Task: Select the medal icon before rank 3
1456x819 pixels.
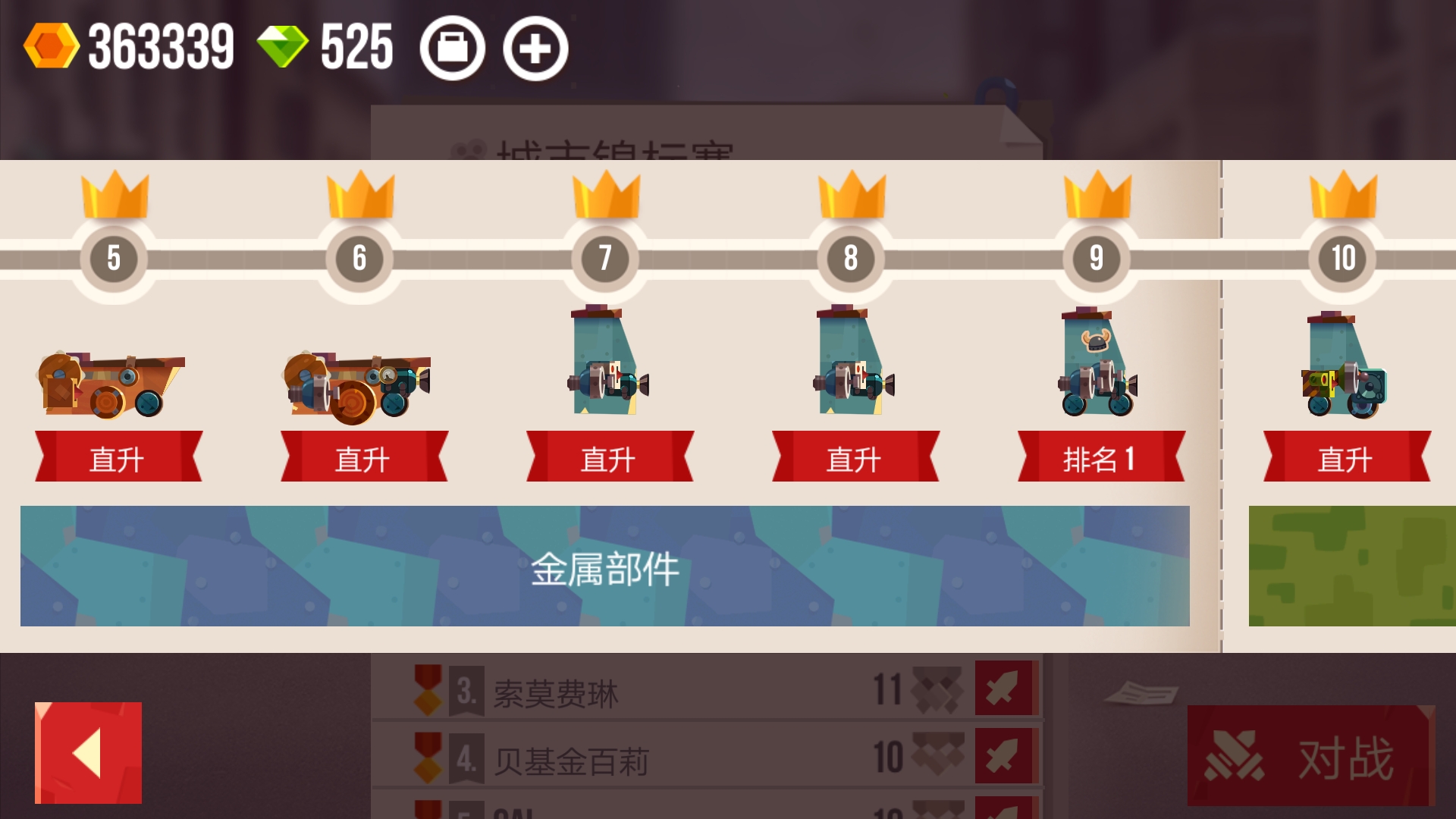Action: pos(427,689)
